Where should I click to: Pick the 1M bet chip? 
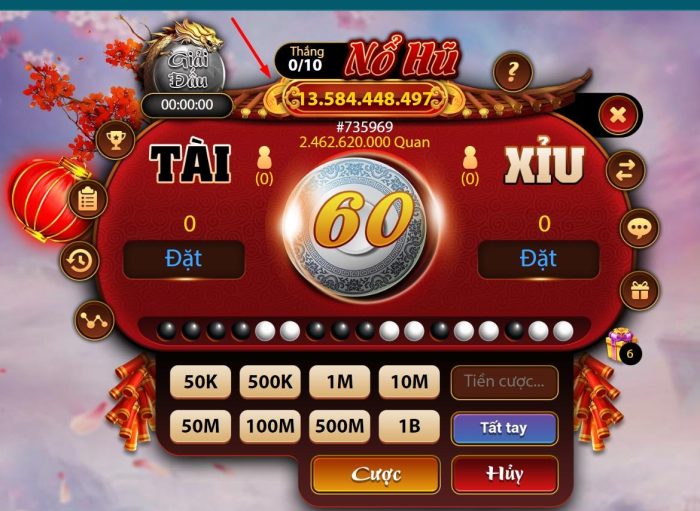point(339,381)
